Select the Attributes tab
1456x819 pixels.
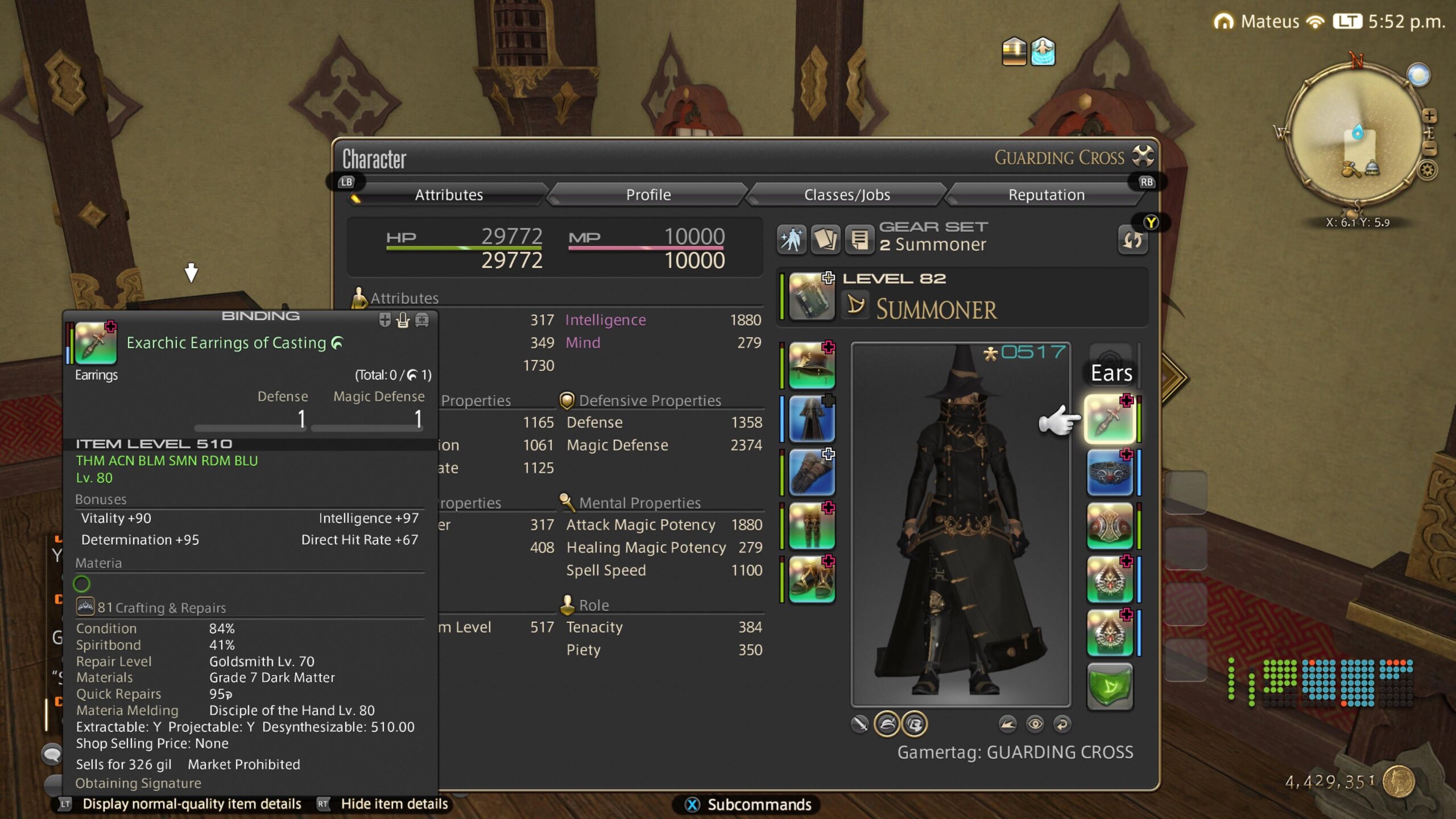[449, 195]
